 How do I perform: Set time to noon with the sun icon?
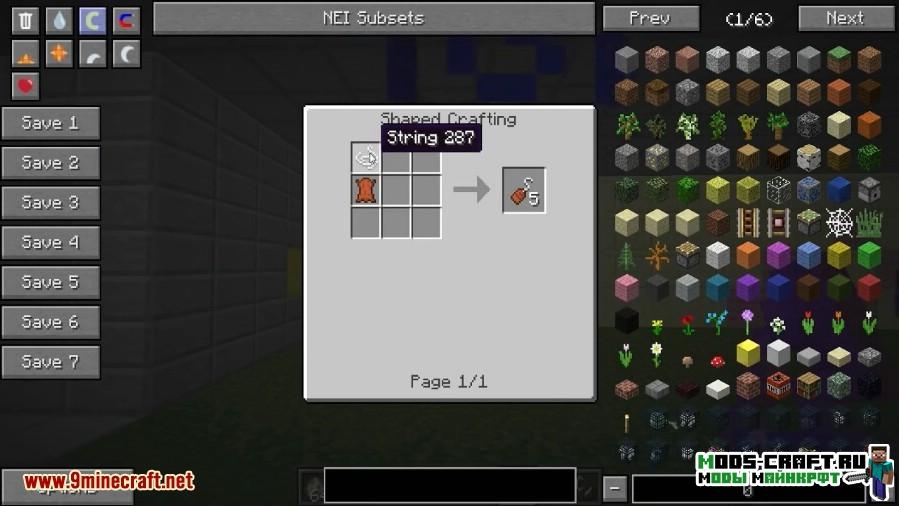59,53
